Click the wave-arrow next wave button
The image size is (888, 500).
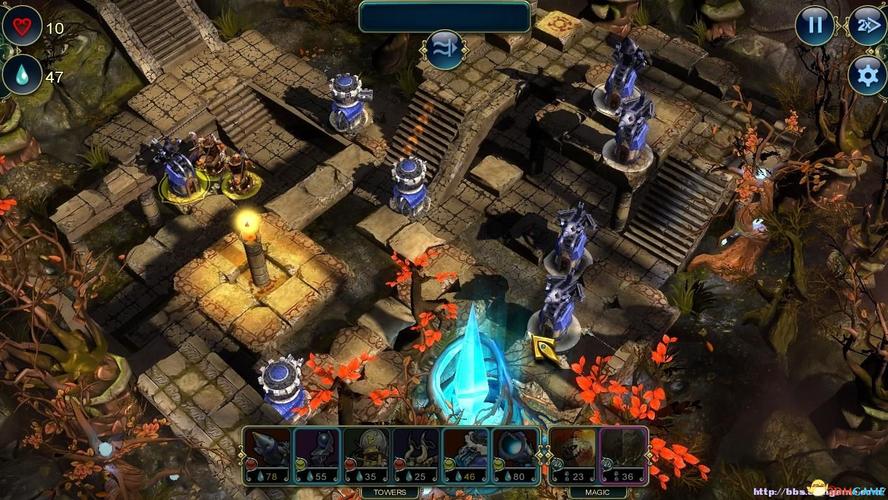[444, 48]
